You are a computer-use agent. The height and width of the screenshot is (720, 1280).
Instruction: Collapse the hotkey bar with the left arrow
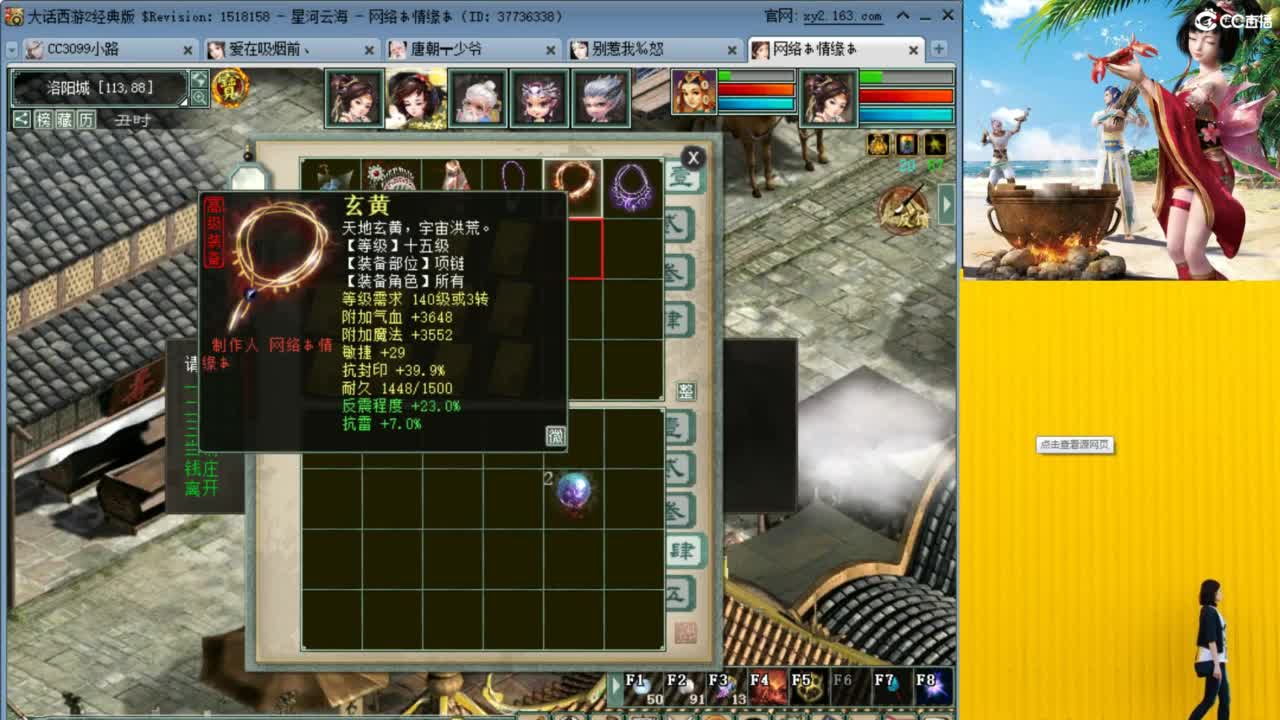pyautogui.click(x=615, y=684)
